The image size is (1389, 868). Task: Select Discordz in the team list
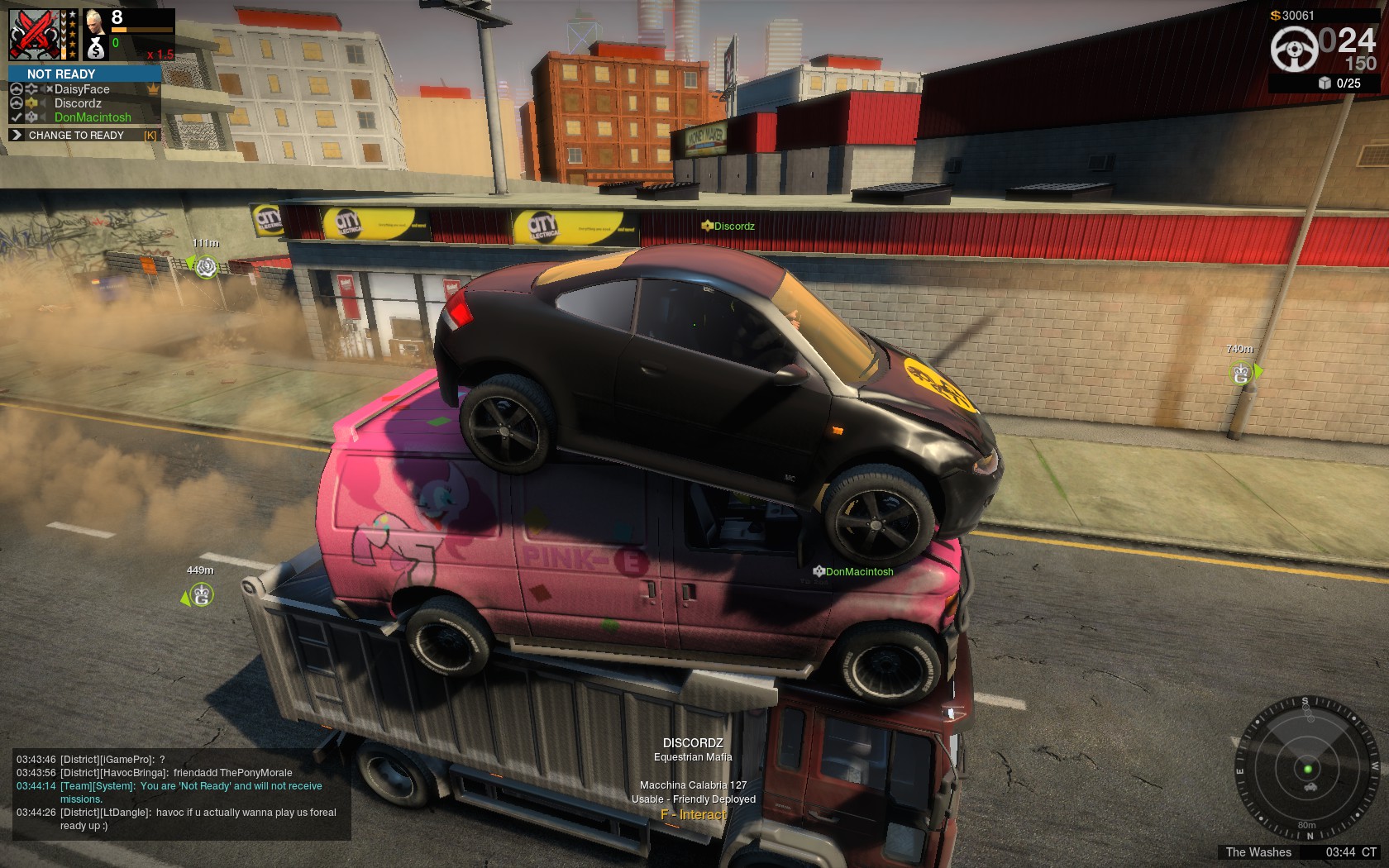pos(78,103)
